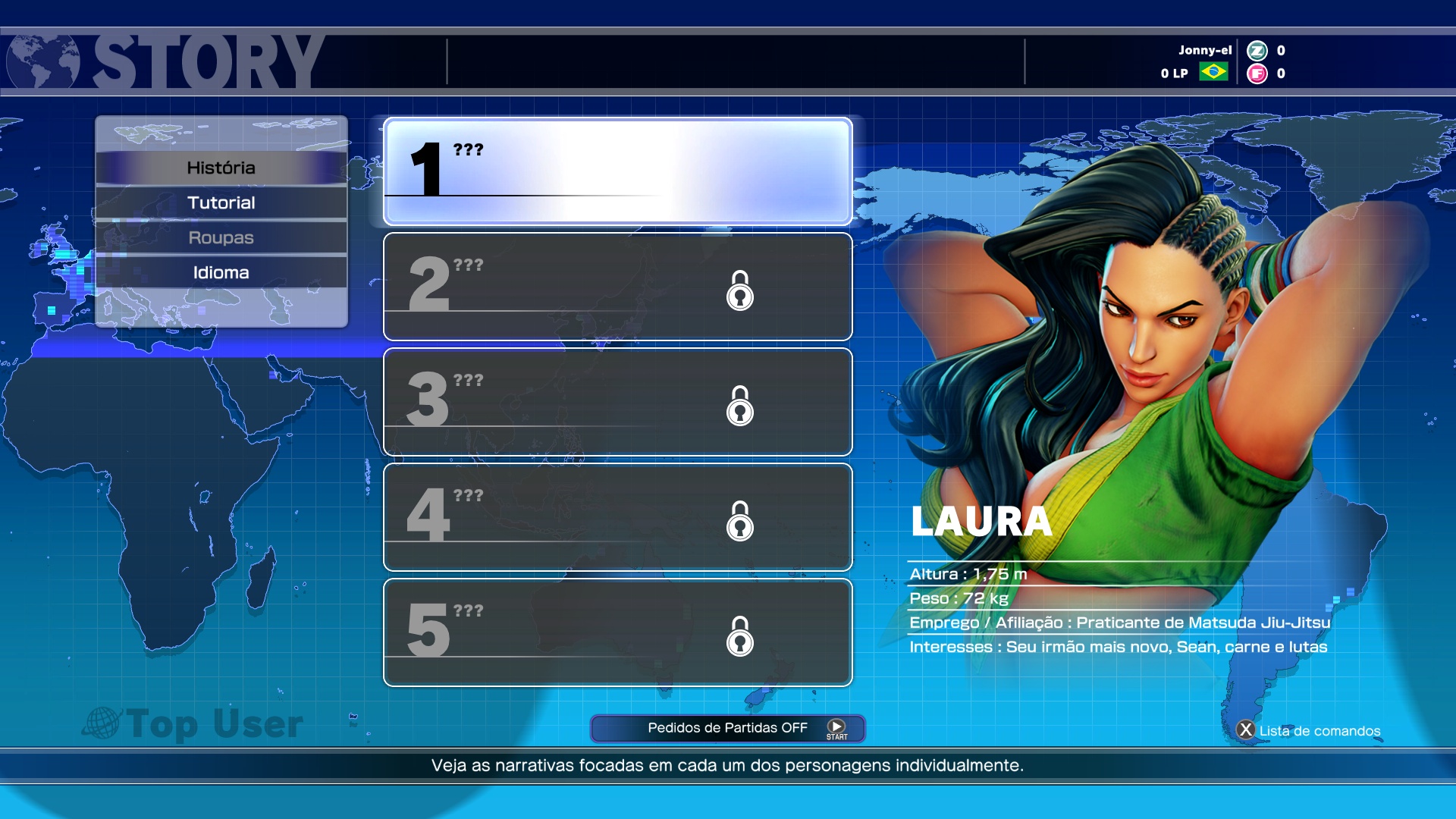Click locked story chapter 2
The image size is (1456, 819).
coord(617,287)
